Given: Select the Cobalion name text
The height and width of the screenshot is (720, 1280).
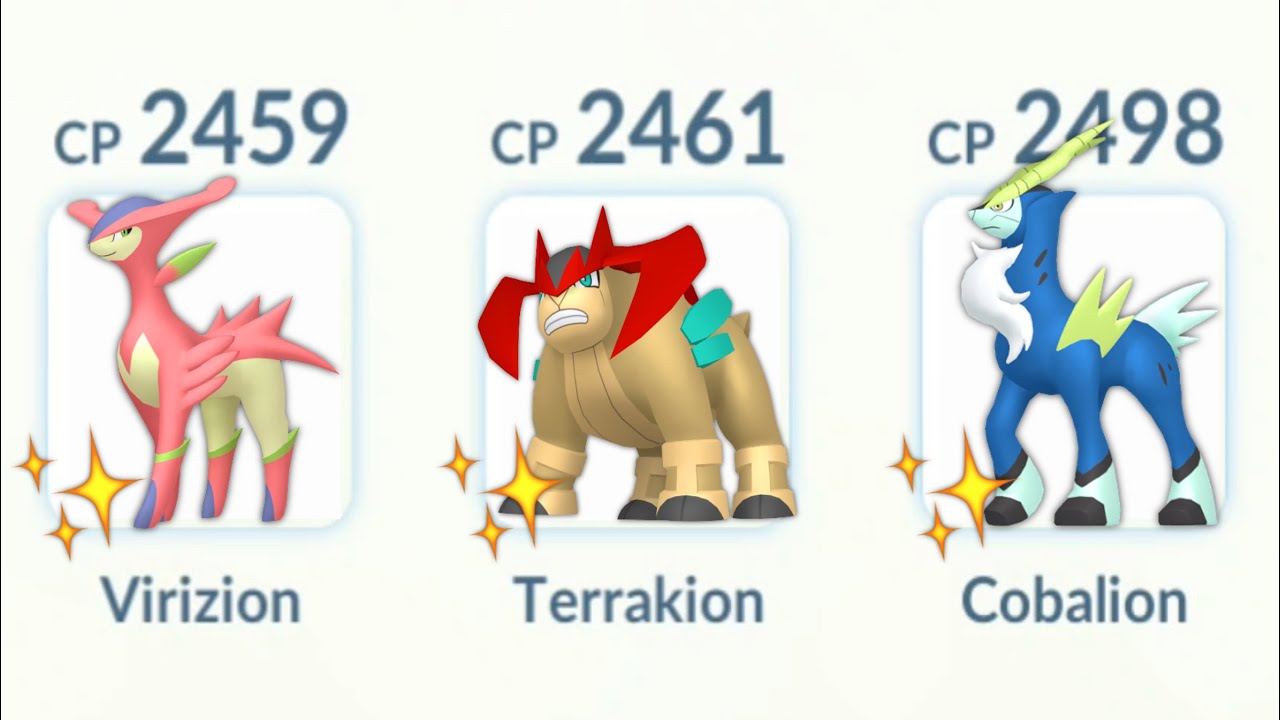Looking at the screenshot, I should click(x=1073, y=600).
